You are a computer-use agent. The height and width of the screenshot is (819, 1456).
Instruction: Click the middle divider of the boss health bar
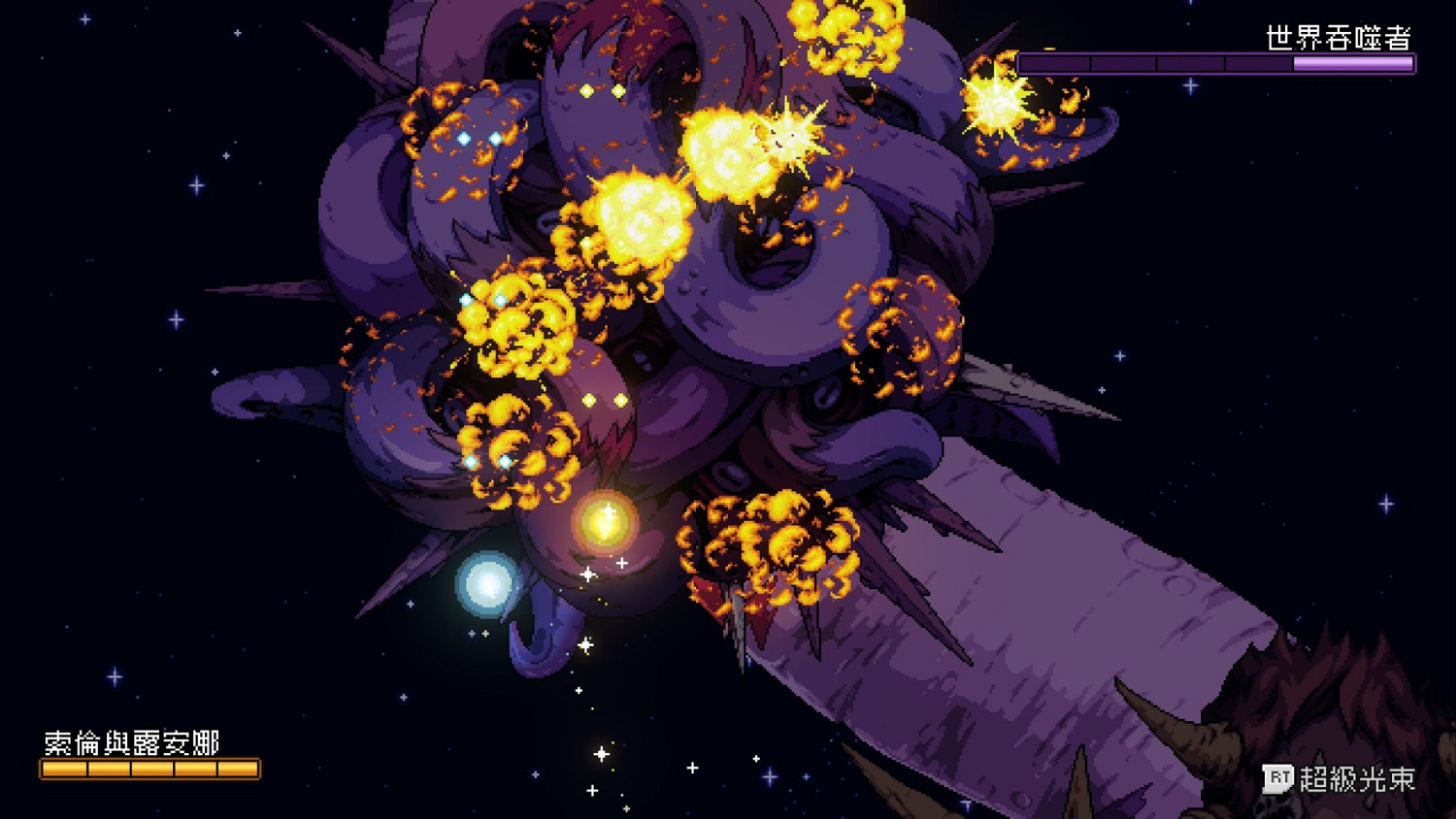pos(1225,62)
